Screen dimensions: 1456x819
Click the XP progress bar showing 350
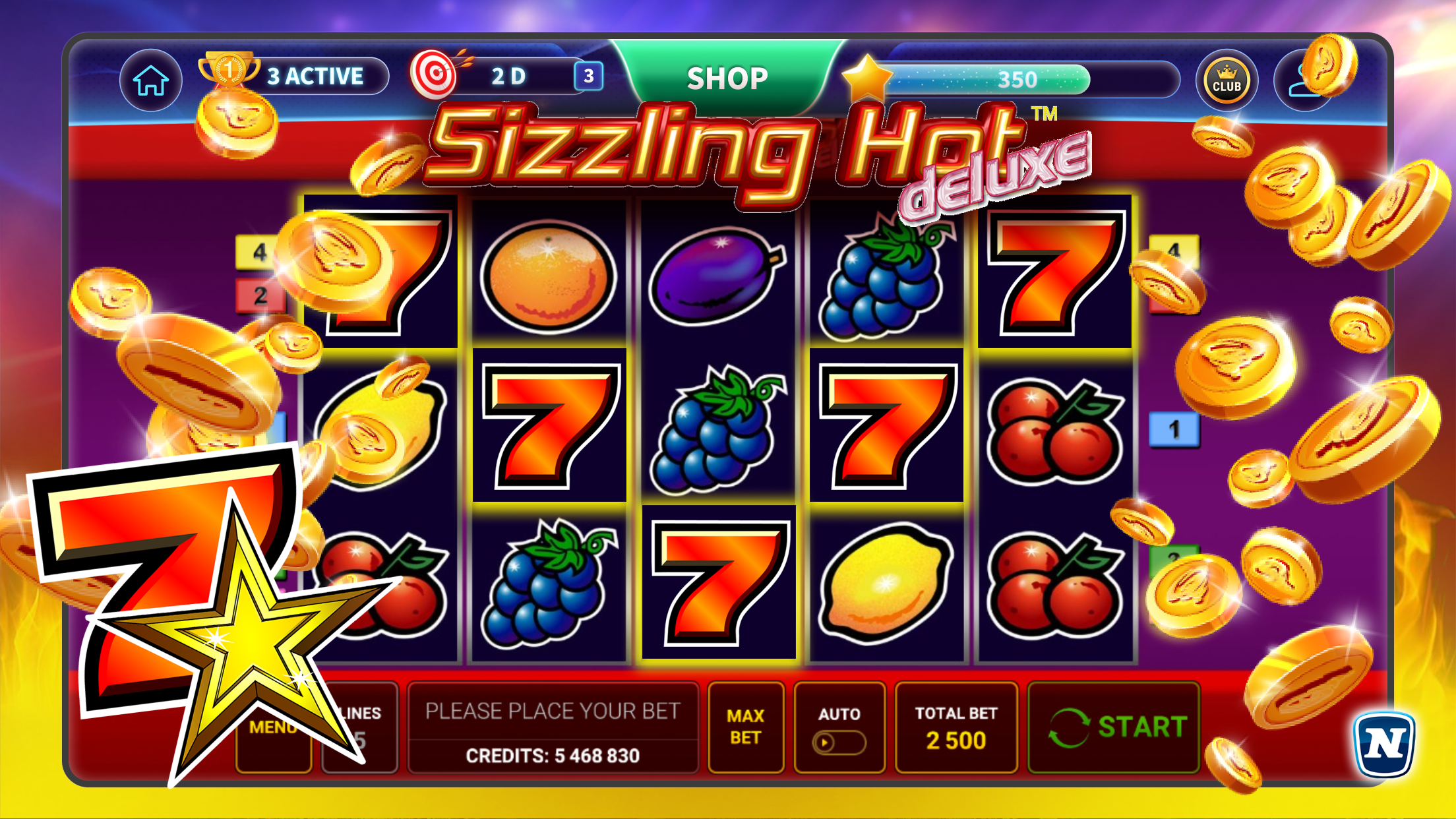click(1019, 79)
